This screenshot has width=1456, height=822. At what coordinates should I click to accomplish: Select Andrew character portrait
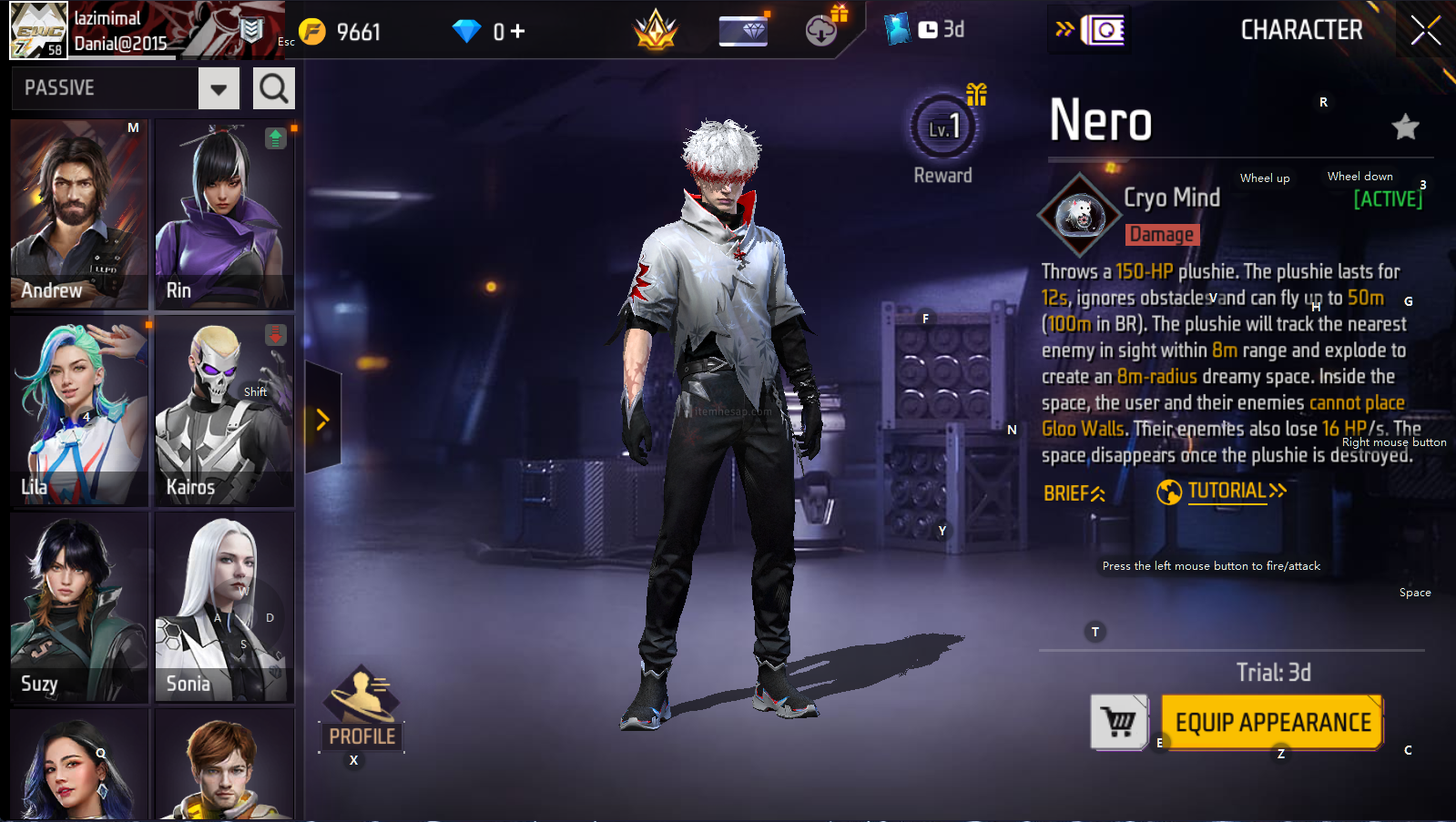[79, 213]
